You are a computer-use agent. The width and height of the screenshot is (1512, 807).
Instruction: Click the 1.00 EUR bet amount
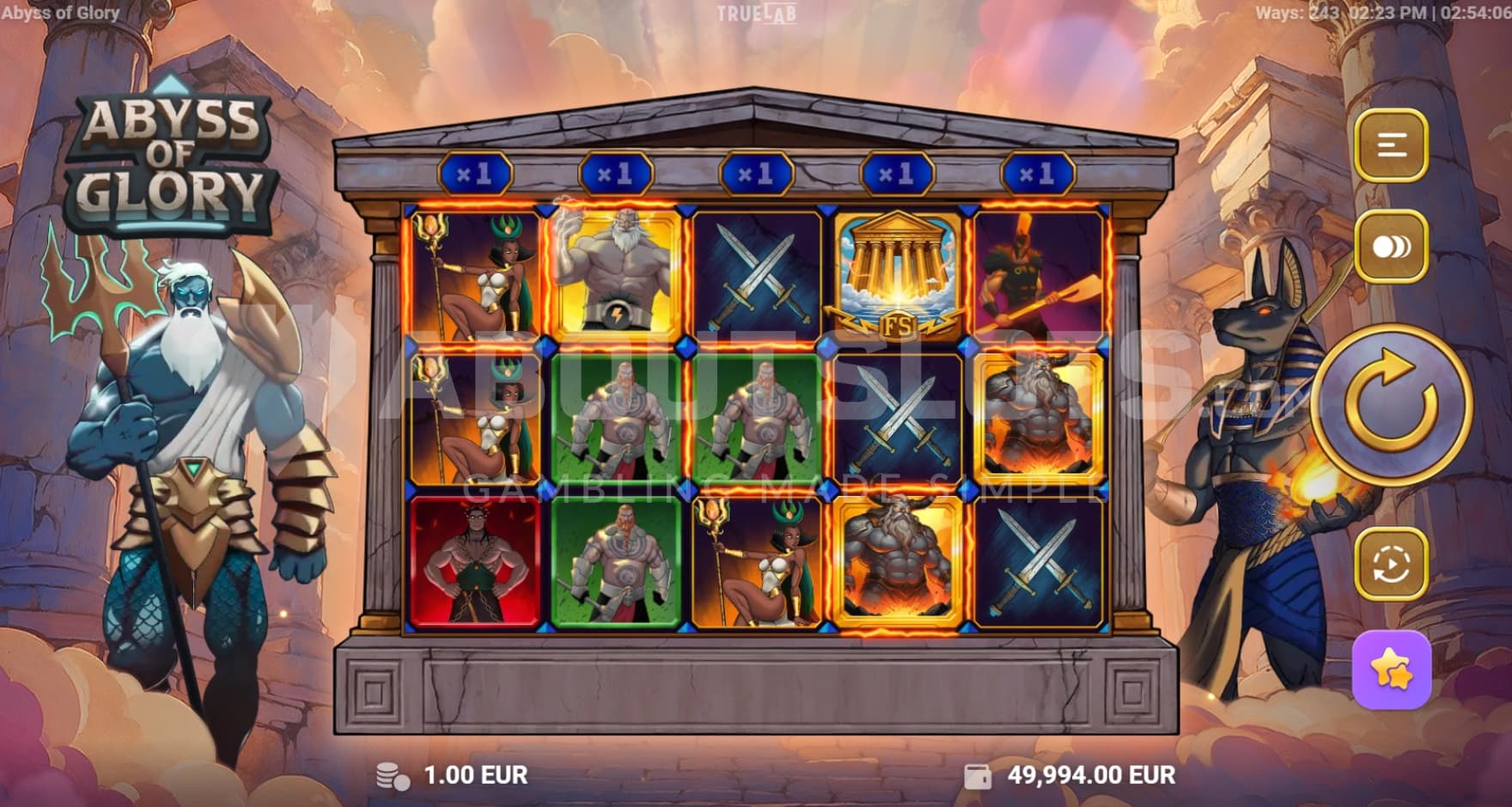[x=475, y=775]
